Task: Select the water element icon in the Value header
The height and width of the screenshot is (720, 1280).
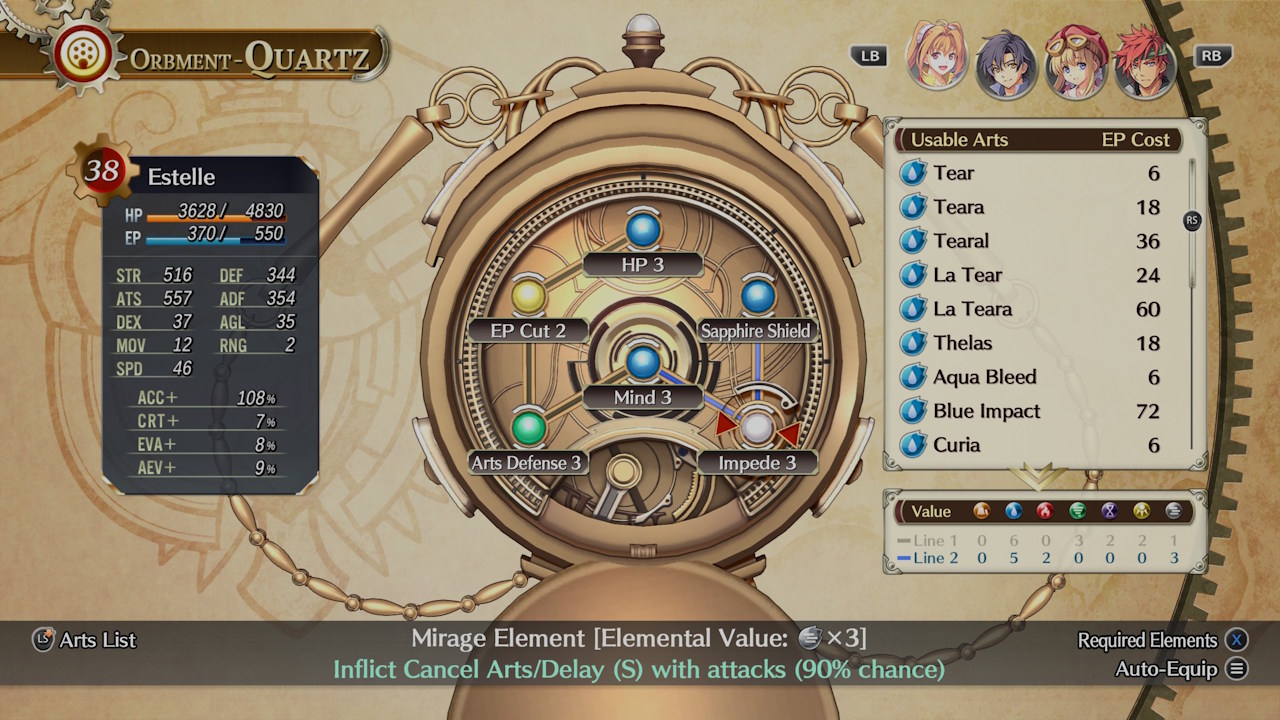Action: (1012, 511)
